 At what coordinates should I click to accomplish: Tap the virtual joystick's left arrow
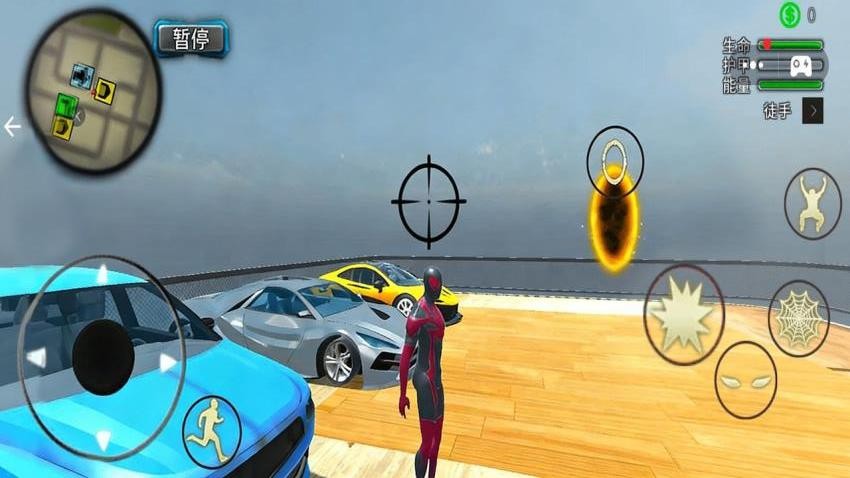click(36, 358)
